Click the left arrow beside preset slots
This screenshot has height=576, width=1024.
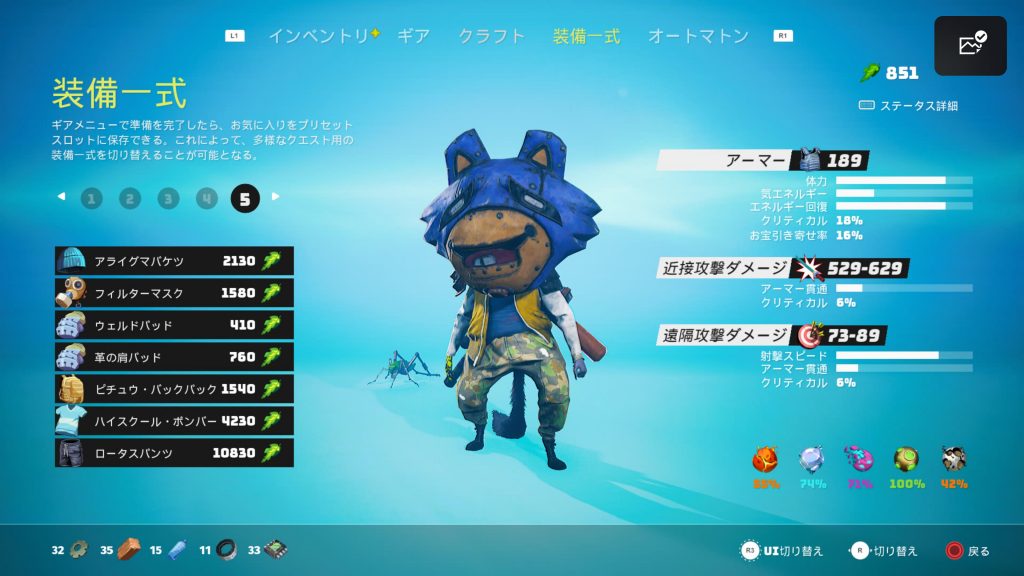pos(61,197)
